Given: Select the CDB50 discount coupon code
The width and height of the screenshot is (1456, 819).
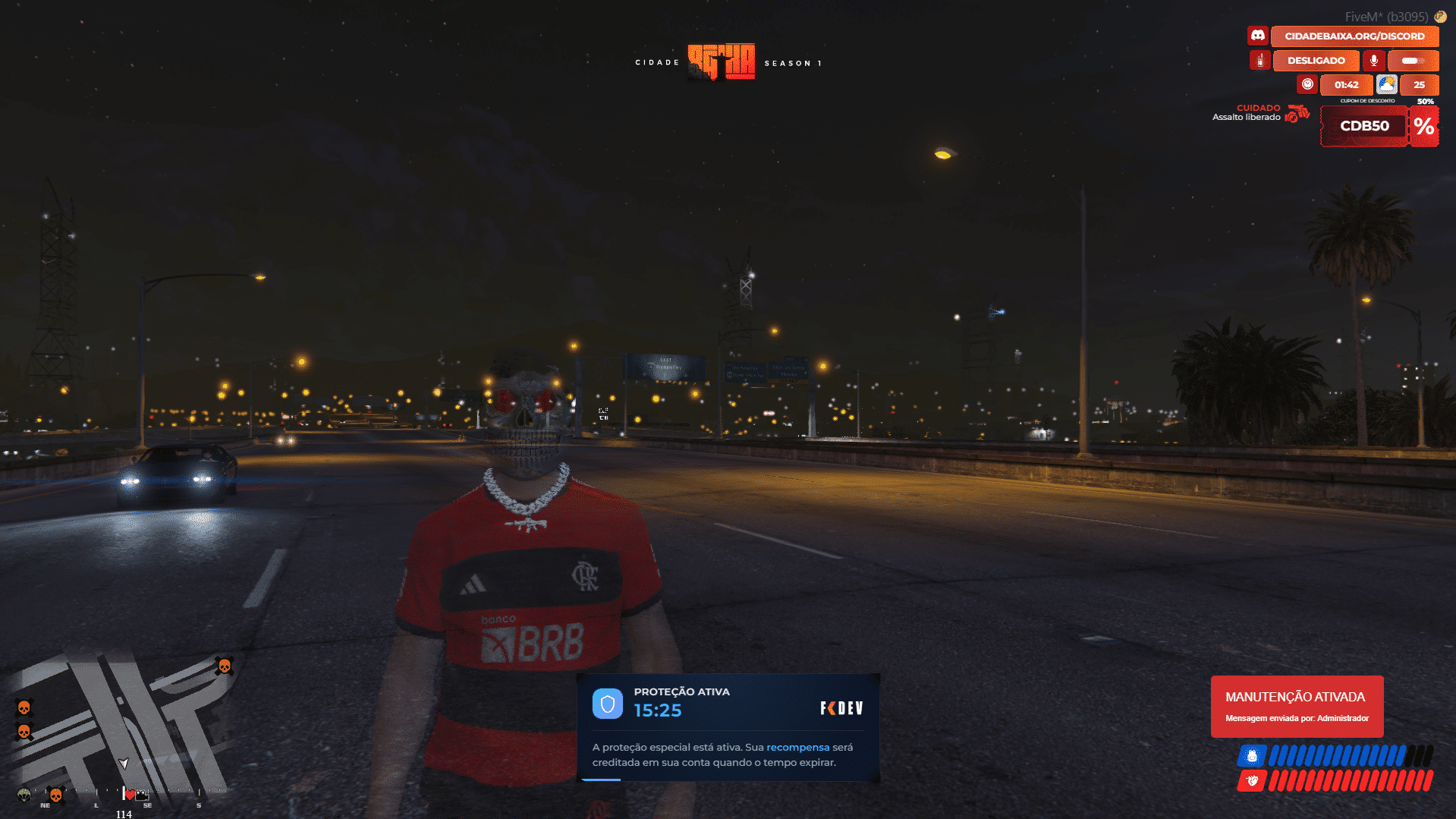Looking at the screenshot, I should [x=1364, y=126].
